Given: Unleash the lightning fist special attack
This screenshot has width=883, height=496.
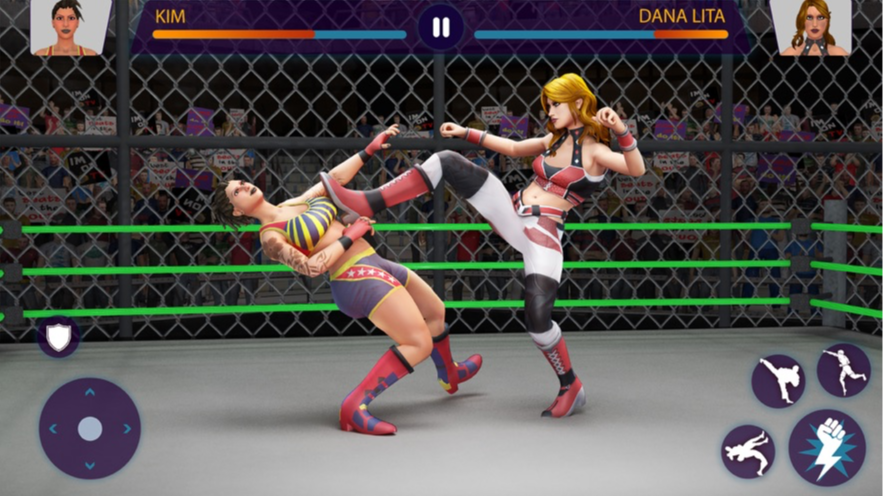Looking at the screenshot, I should 826,447.
